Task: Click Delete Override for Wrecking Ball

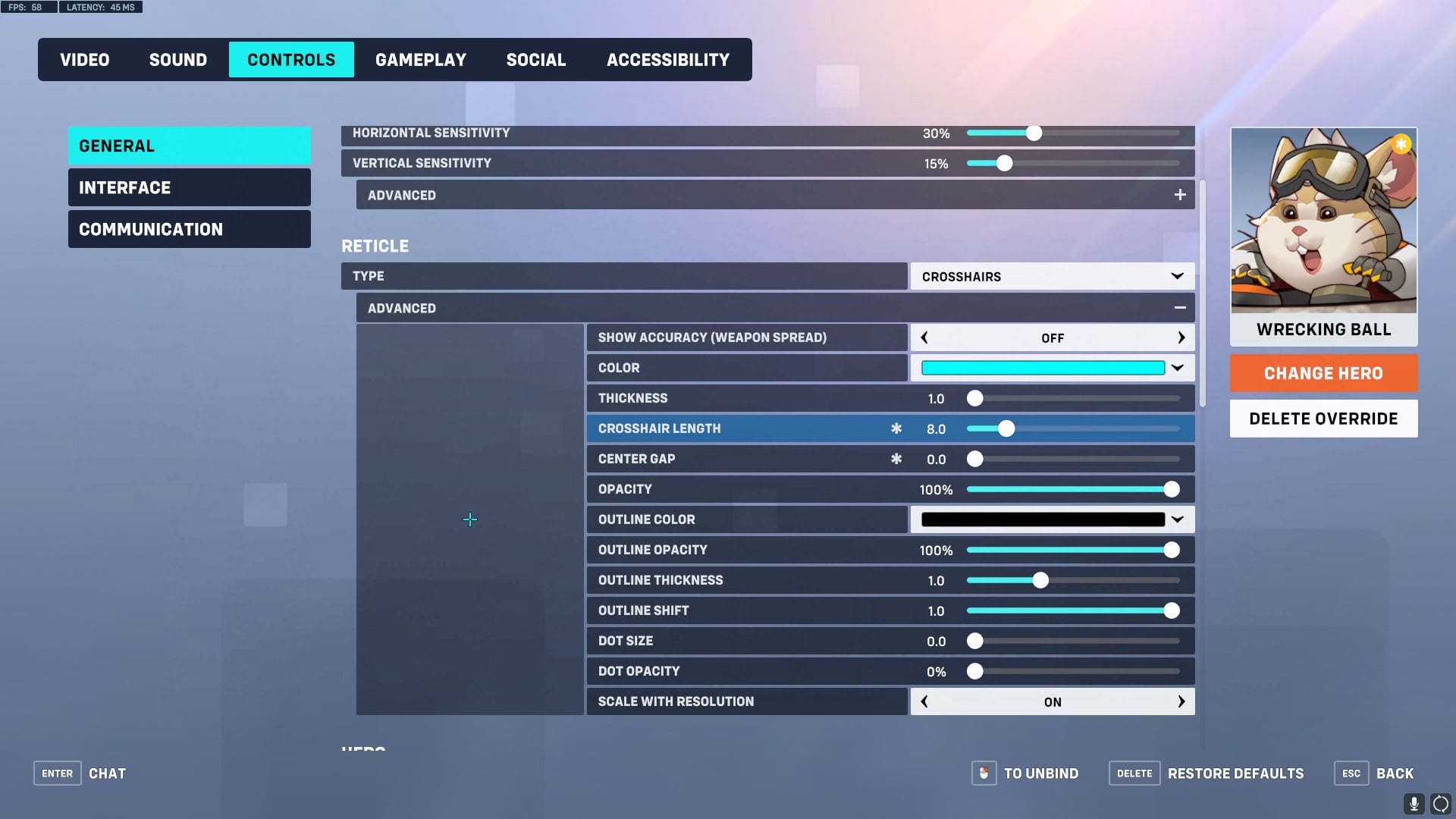Action: [1323, 418]
